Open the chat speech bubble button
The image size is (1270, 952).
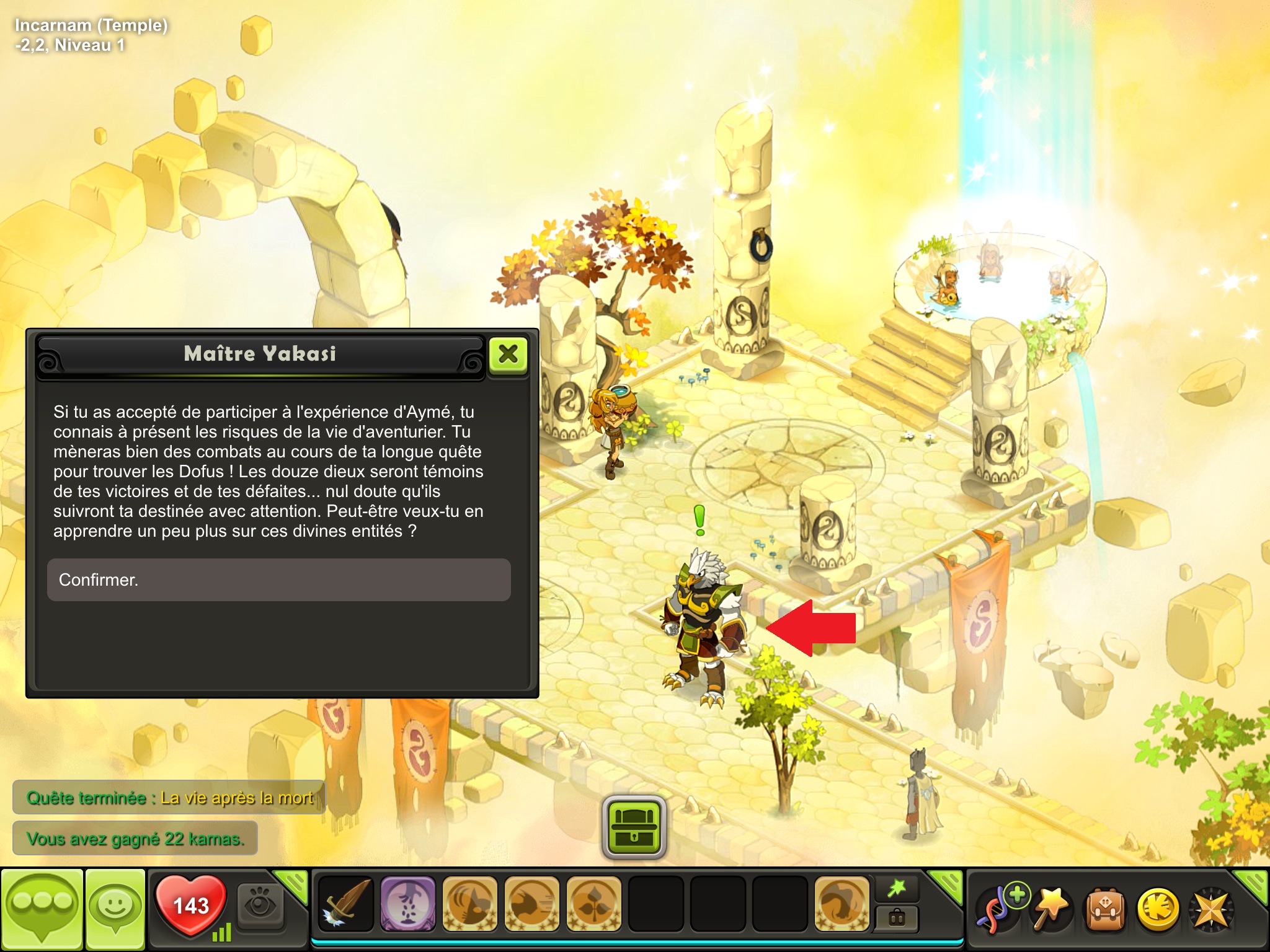point(42,908)
